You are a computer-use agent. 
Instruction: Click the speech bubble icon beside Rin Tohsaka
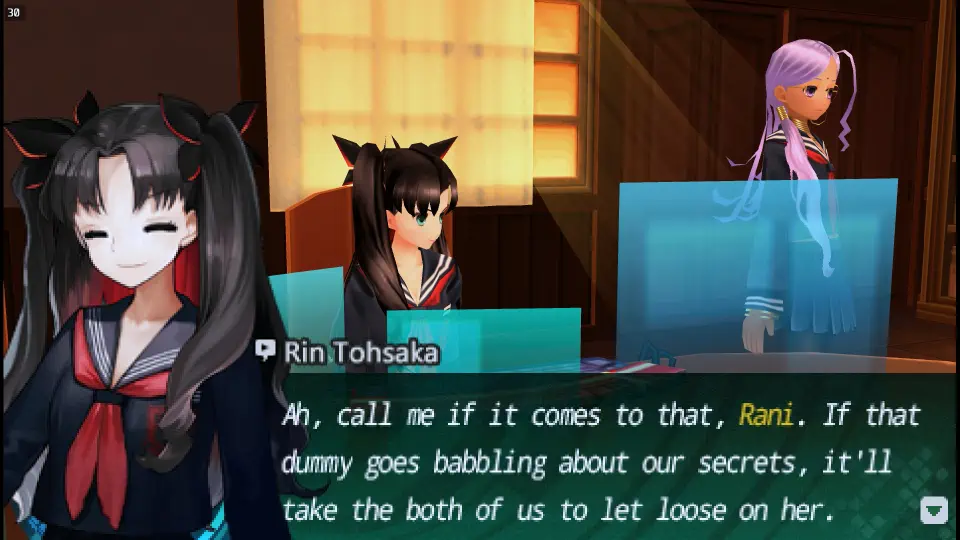(x=266, y=350)
